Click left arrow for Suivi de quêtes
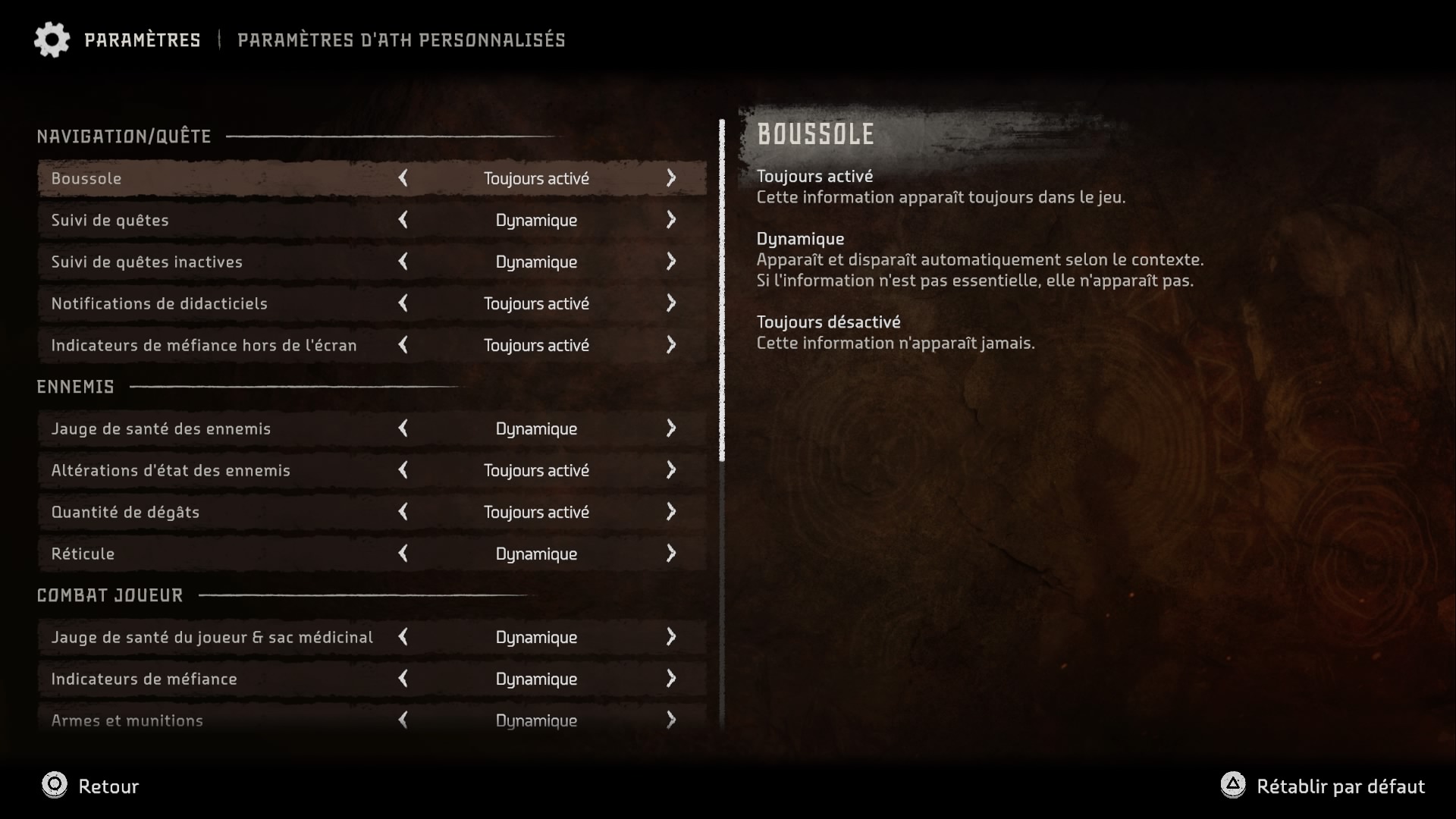1456x819 pixels. [x=403, y=220]
